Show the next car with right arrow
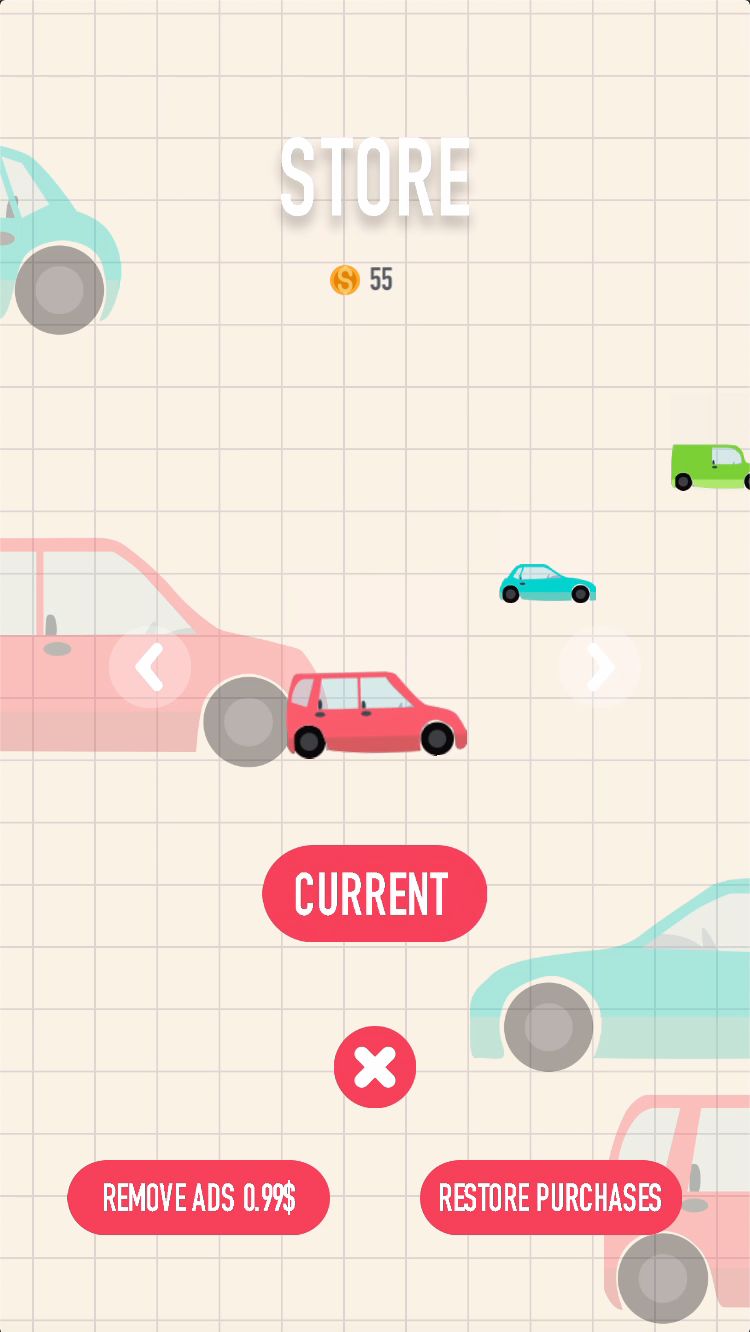This screenshot has width=750, height=1332. 599,667
